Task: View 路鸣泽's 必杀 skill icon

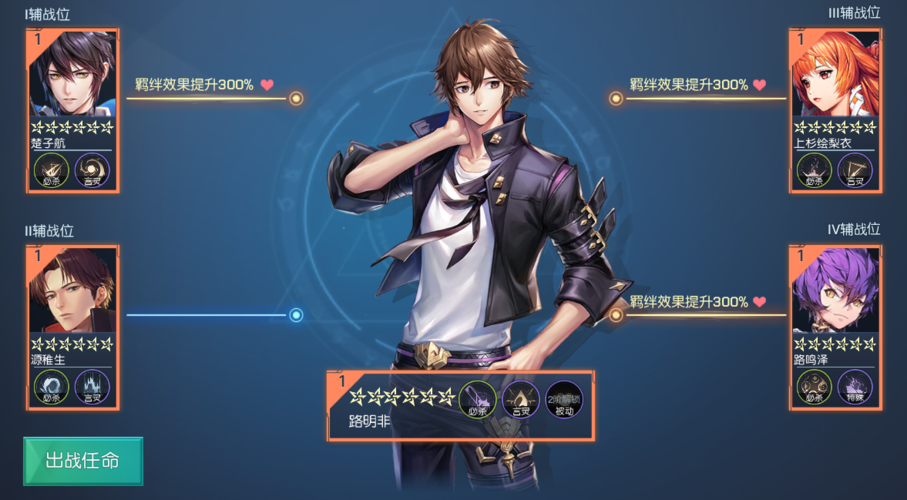Action: pos(814,386)
